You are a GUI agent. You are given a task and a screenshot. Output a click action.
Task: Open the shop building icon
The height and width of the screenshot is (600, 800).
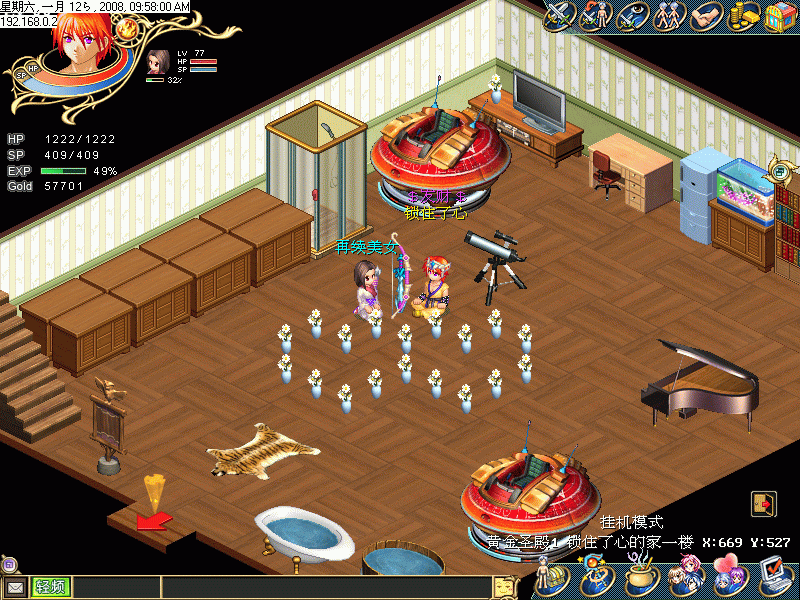[779, 15]
